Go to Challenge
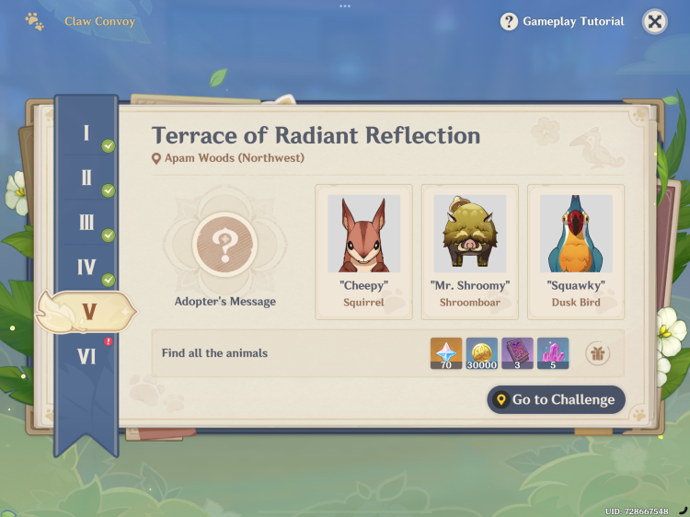Viewport: 690px width, 517px height. coord(556,400)
